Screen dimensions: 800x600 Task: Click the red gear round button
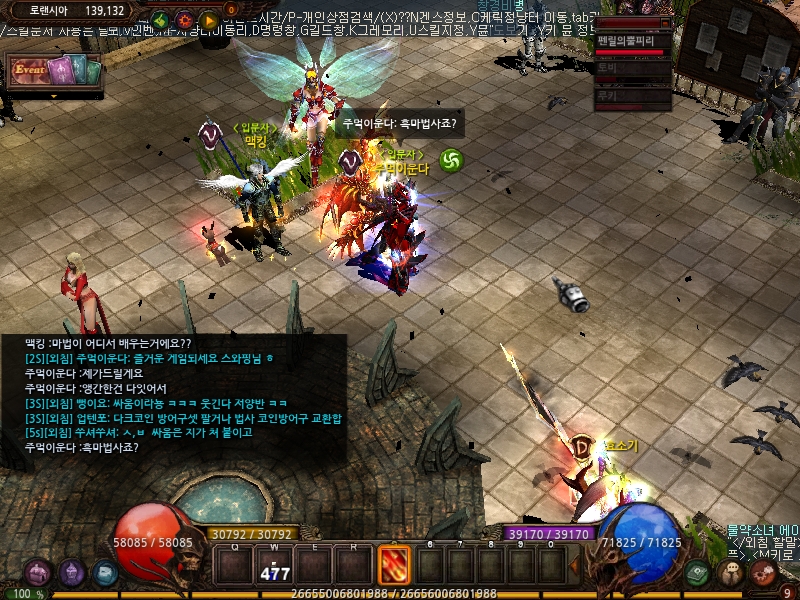[185, 20]
